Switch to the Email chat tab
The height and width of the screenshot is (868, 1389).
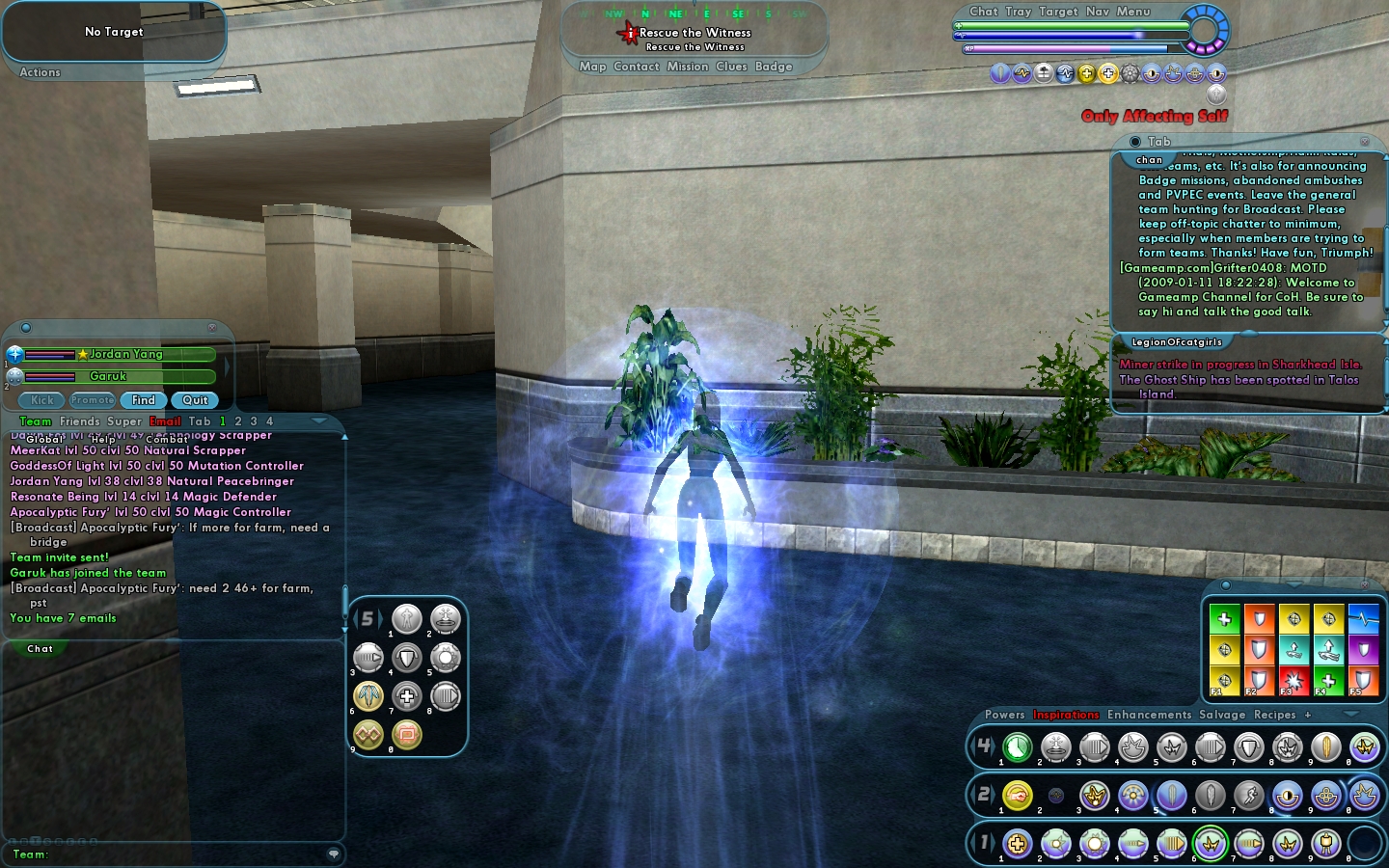[165, 421]
